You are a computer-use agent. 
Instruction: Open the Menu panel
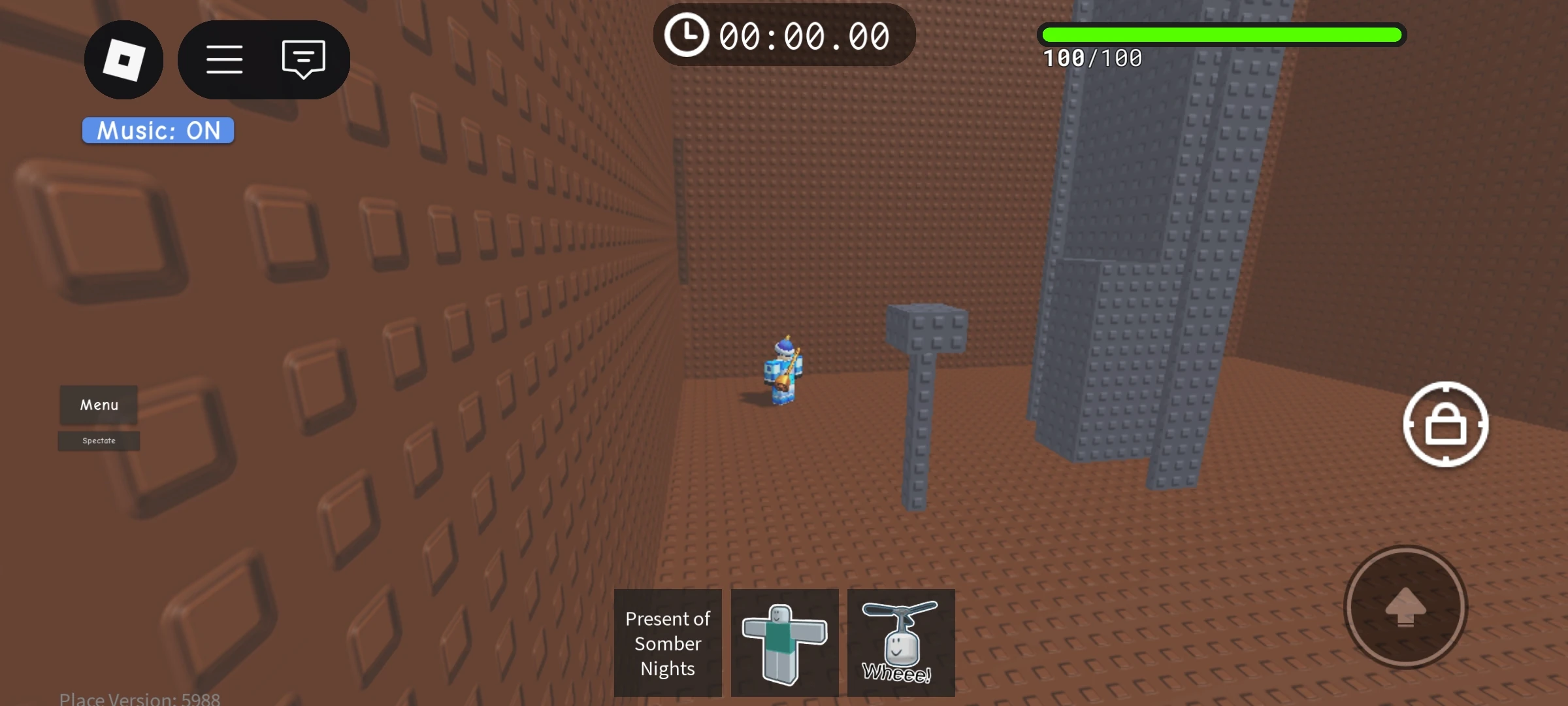tap(99, 405)
